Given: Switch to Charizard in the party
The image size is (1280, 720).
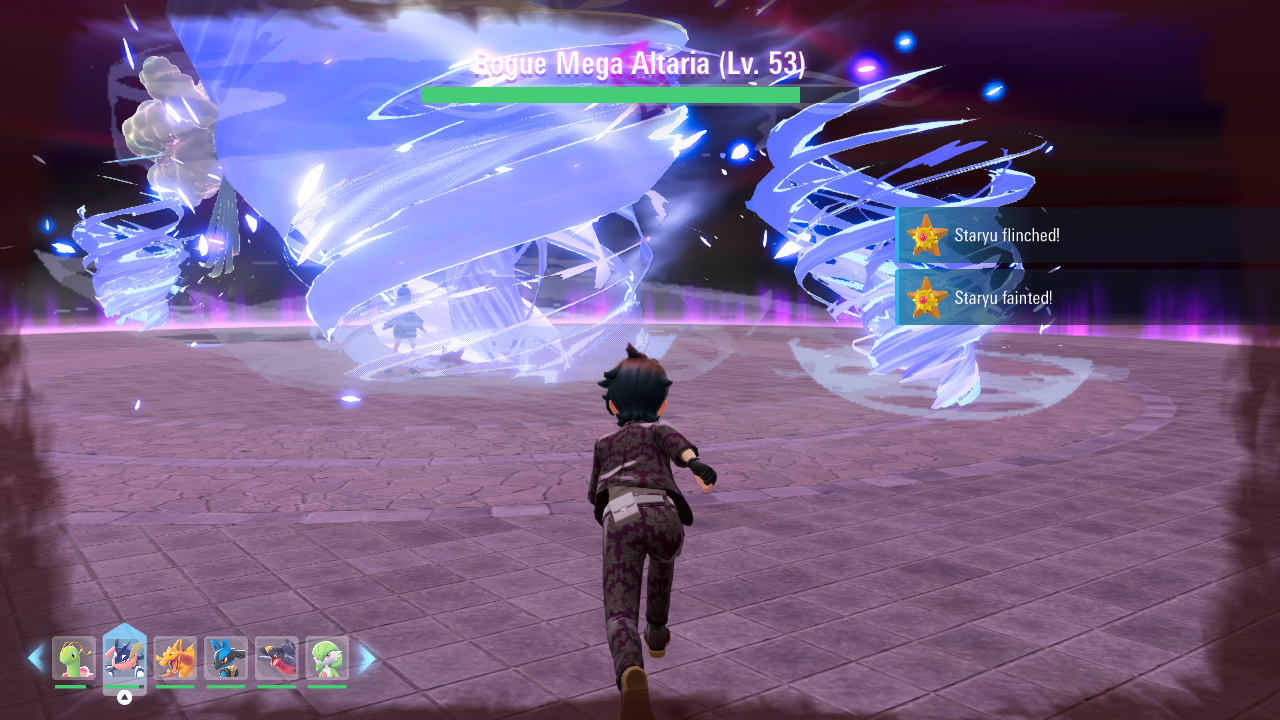Looking at the screenshot, I should (175, 658).
